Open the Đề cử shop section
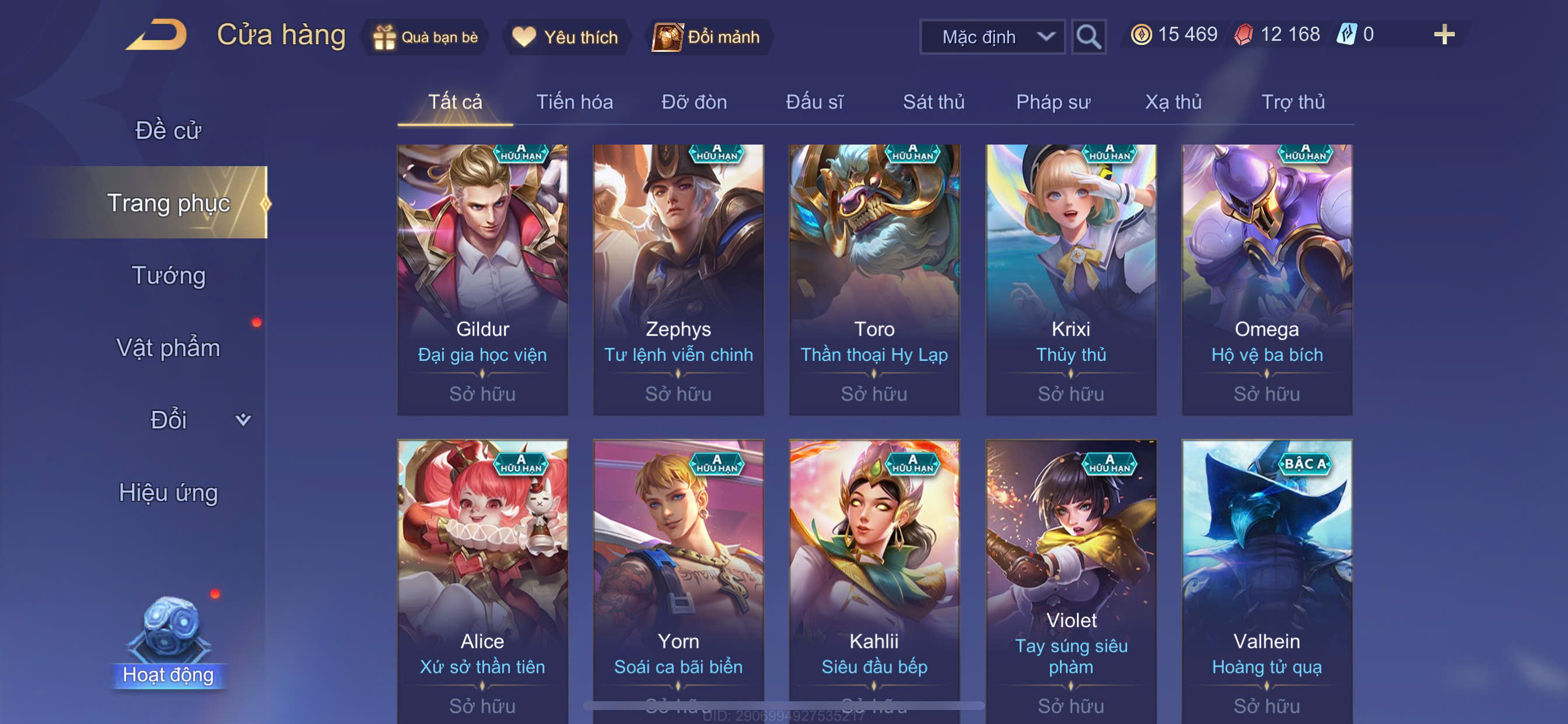This screenshot has width=1568, height=724. click(x=168, y=130)
